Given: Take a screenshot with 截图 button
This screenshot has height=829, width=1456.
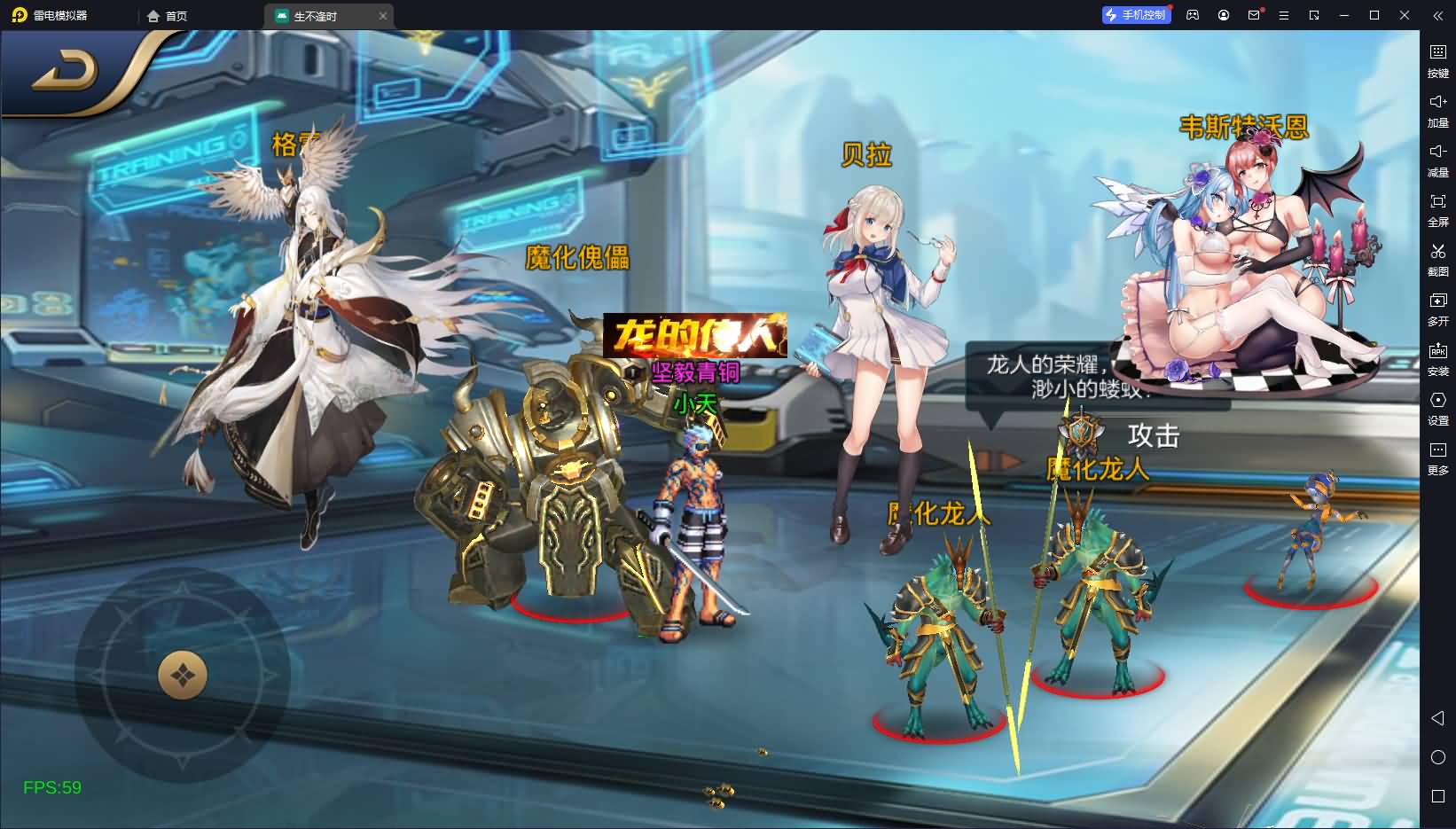Looking at the screenshot, I should (1437, 259).
